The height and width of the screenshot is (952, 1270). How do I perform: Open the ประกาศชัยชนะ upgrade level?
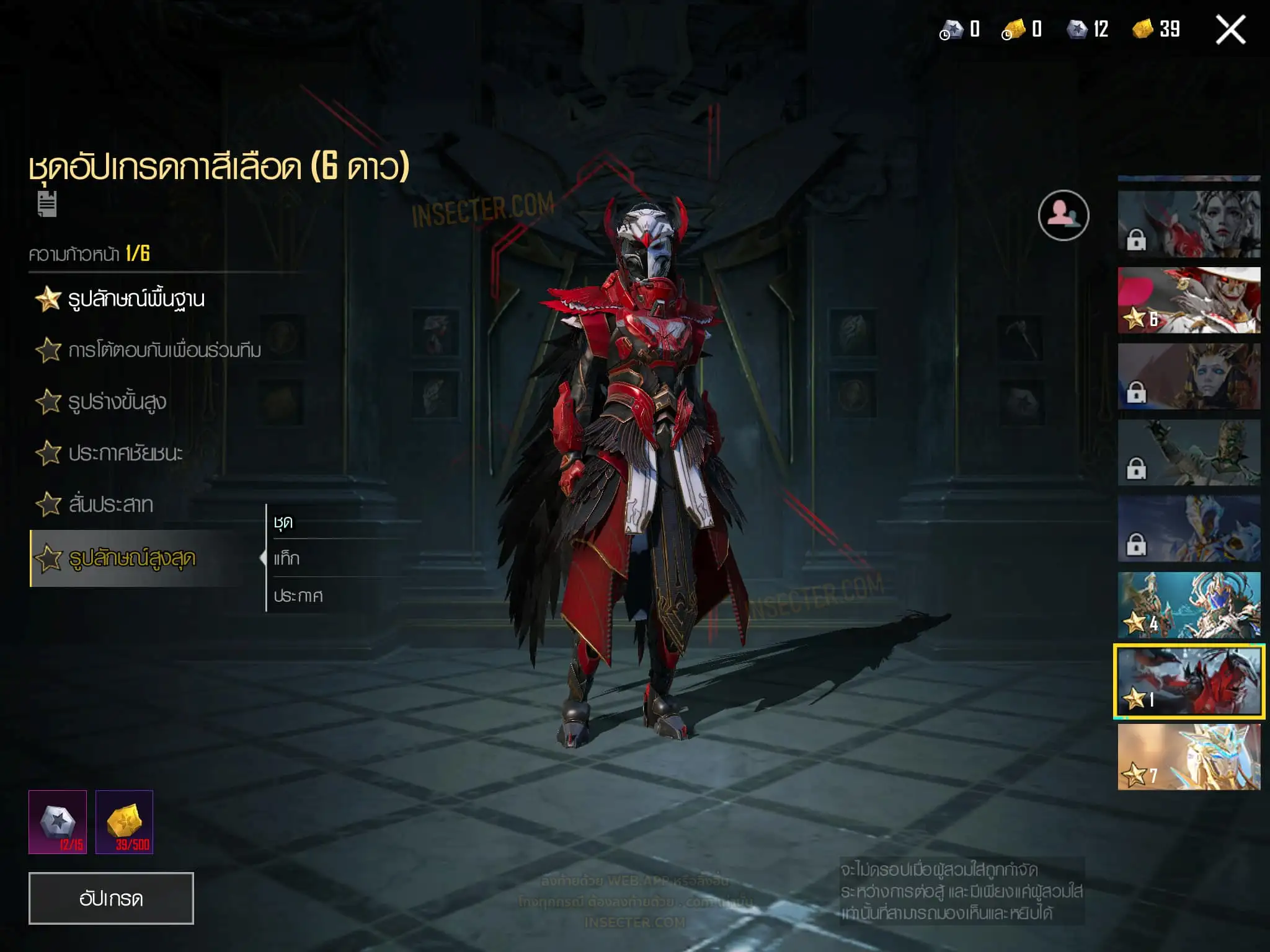coord(125,454)
